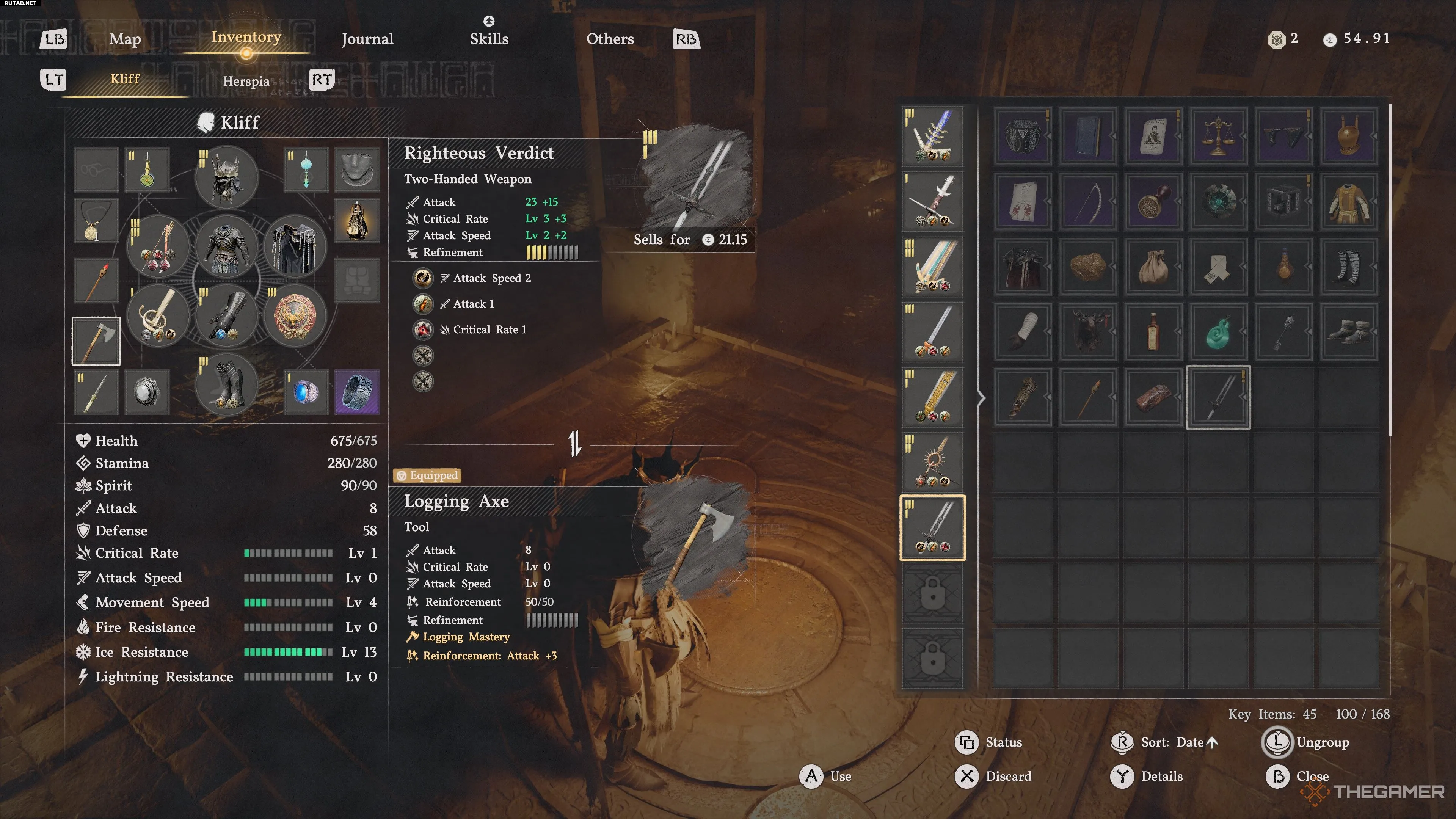The image size is (1456, 819).
Task: Choose the equipped chest armor slot
Action: point(226,246)
